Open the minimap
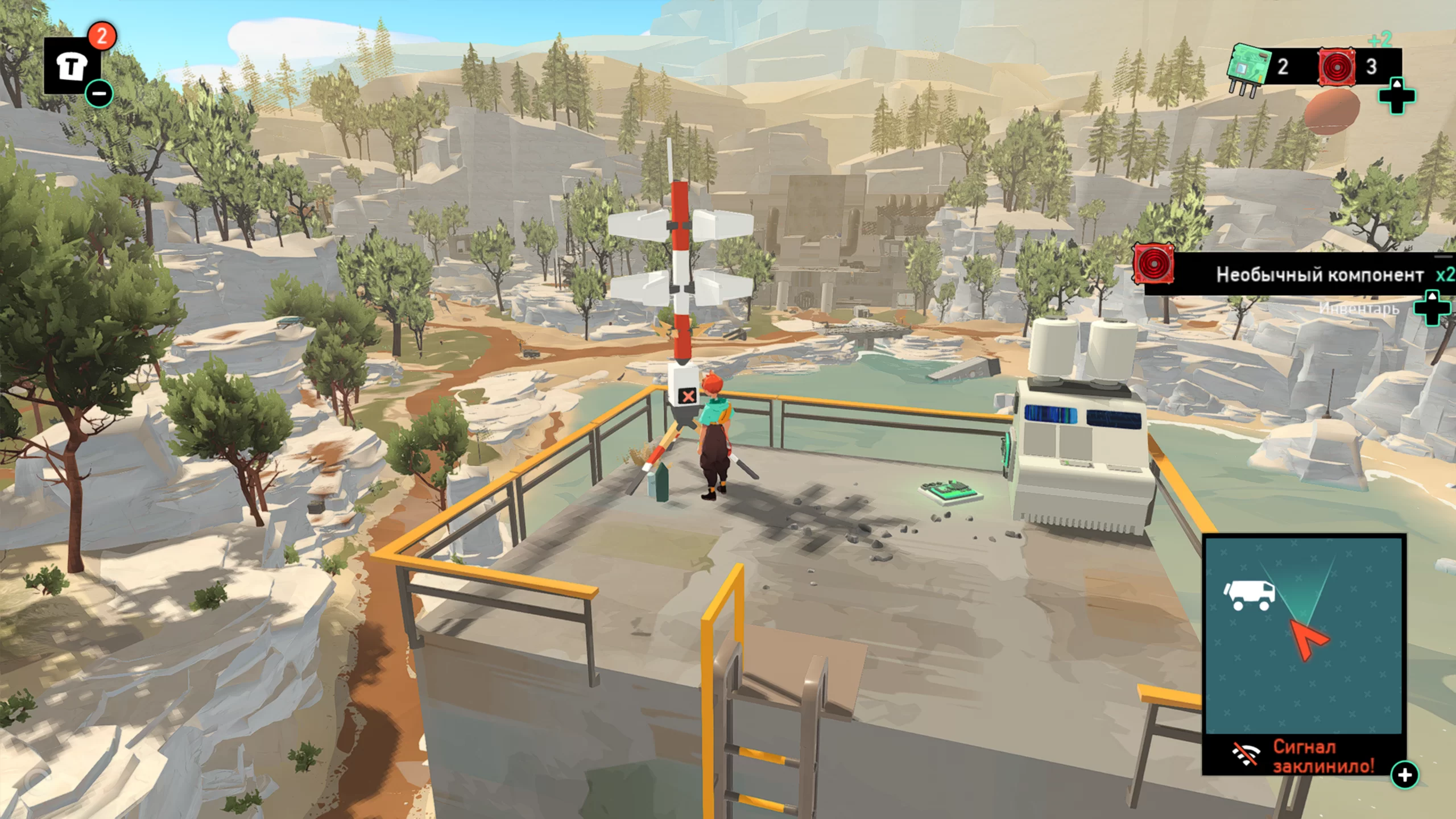Screen dimensions: 1456x819 [1304, 635]
